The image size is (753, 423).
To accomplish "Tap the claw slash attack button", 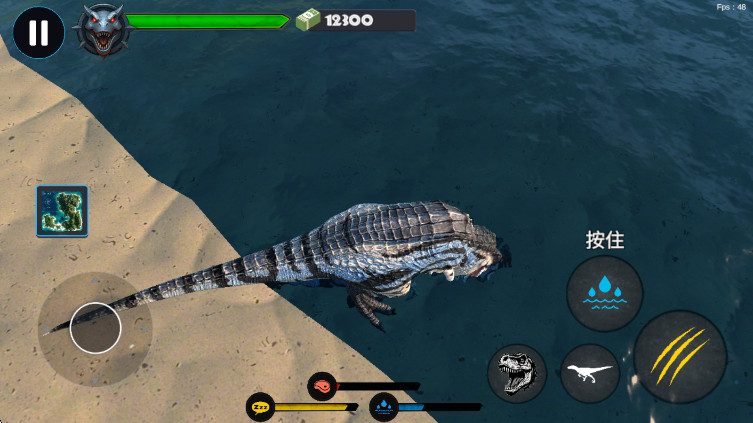I will 680,357.
